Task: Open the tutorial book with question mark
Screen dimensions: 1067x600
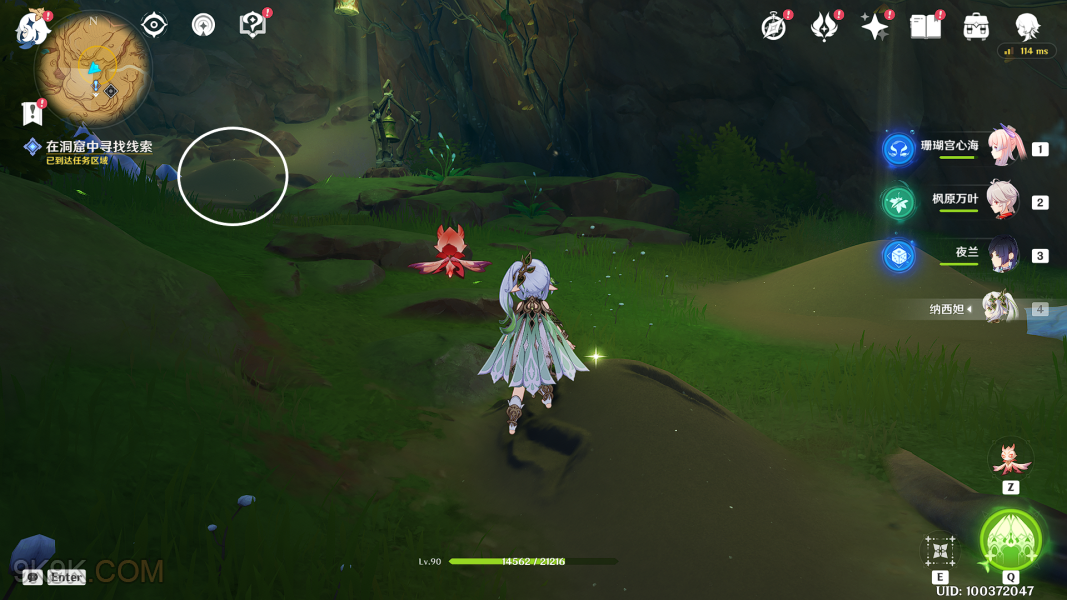Action: click(253, 25)
